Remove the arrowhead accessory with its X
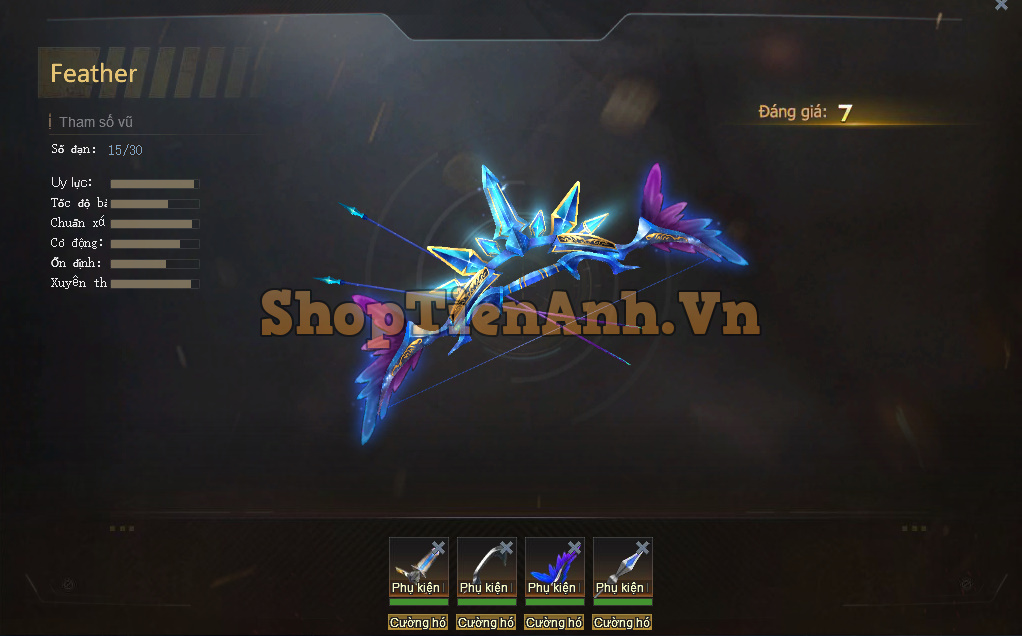 click(x=642, y=548)
